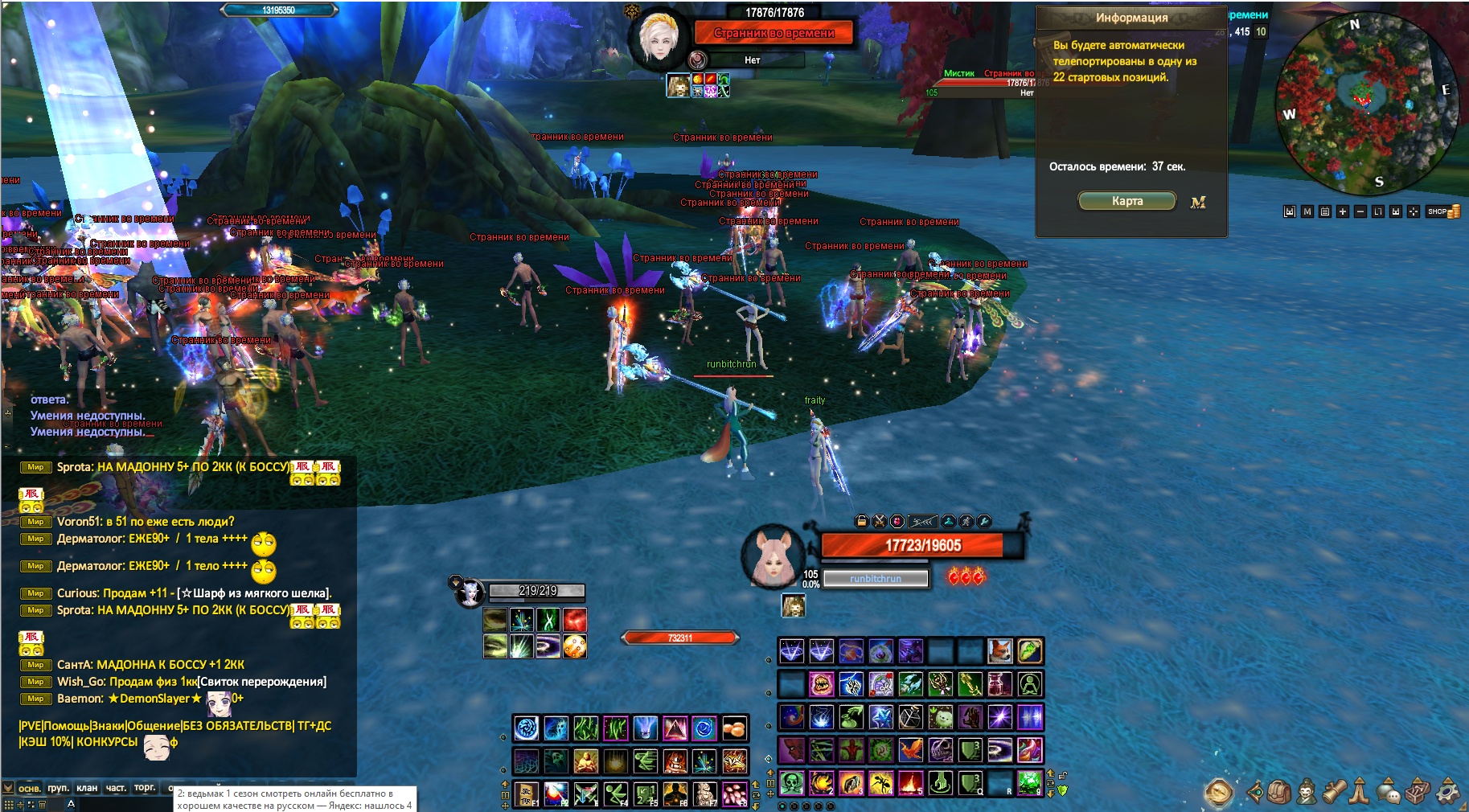This screenshot has height=812, width=1469.
Task: Use the orange fox skill icon
Action: tap(999, 650)
